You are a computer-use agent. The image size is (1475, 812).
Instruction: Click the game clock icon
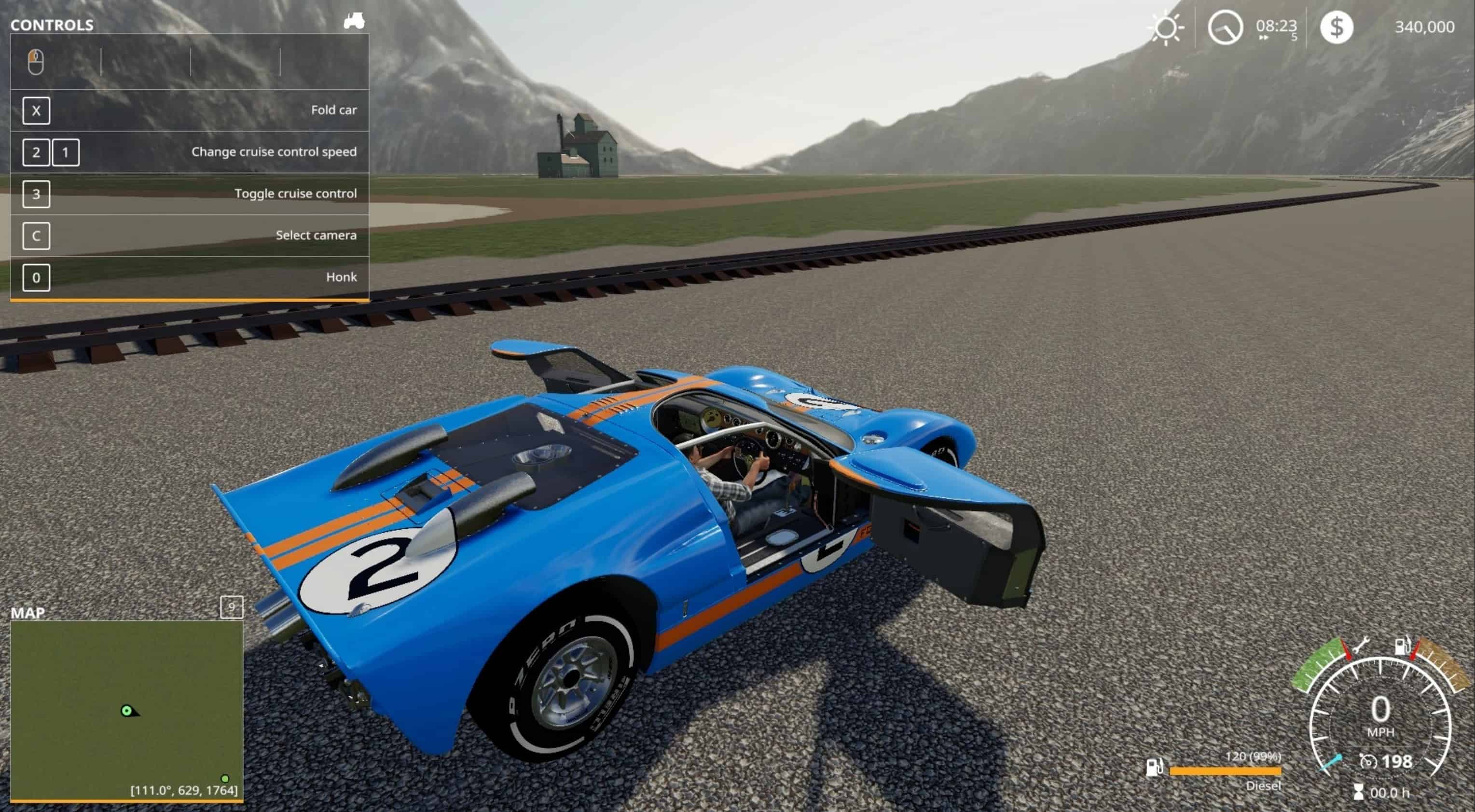[x=1225, y=28]
